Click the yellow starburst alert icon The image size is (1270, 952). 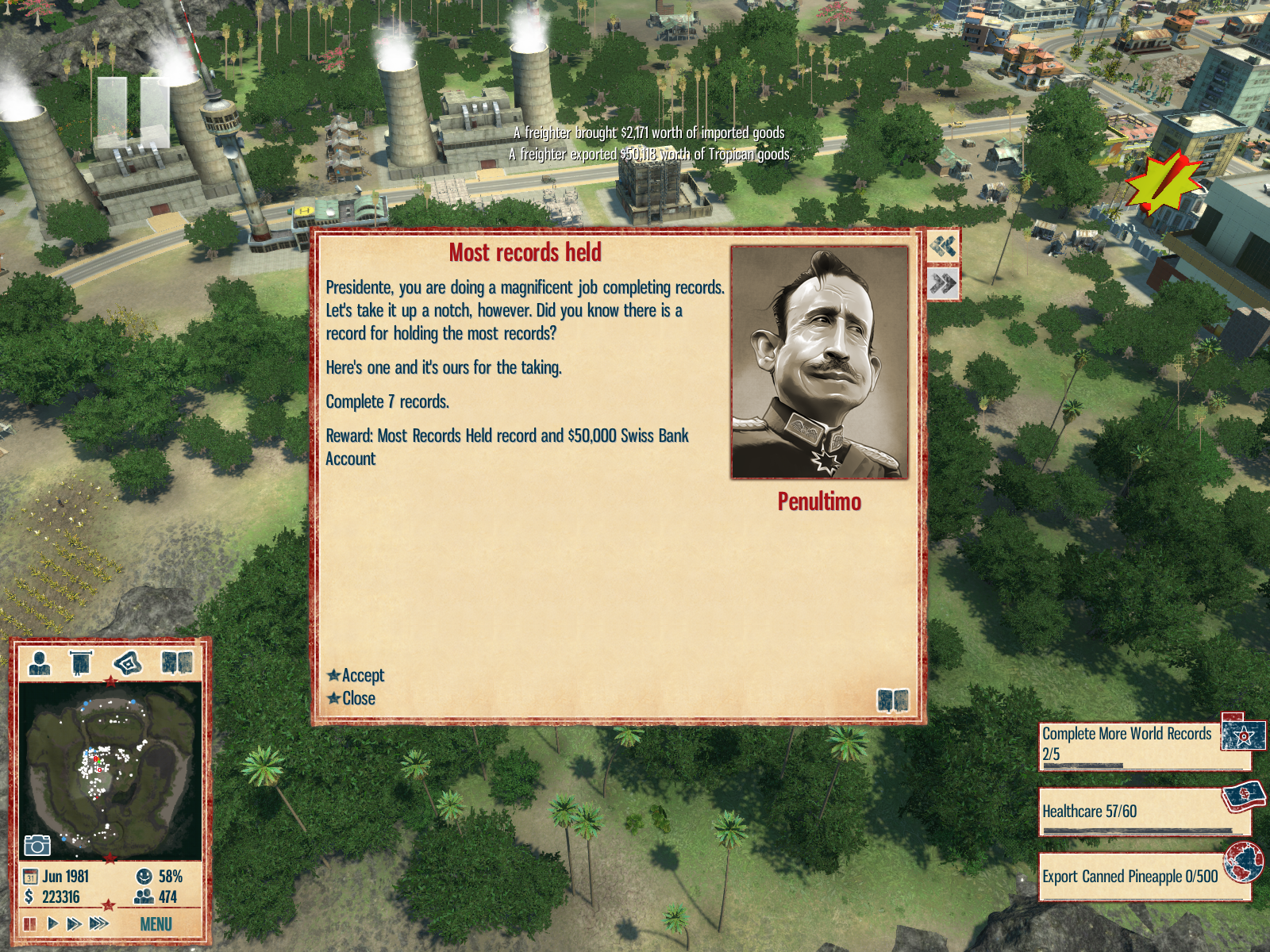point(1162,182)
